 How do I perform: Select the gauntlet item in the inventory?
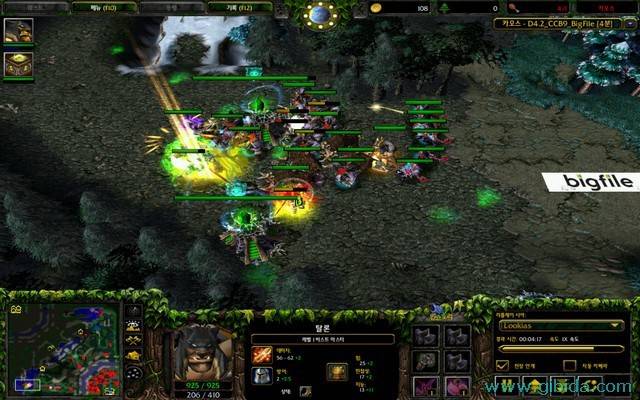428,361
